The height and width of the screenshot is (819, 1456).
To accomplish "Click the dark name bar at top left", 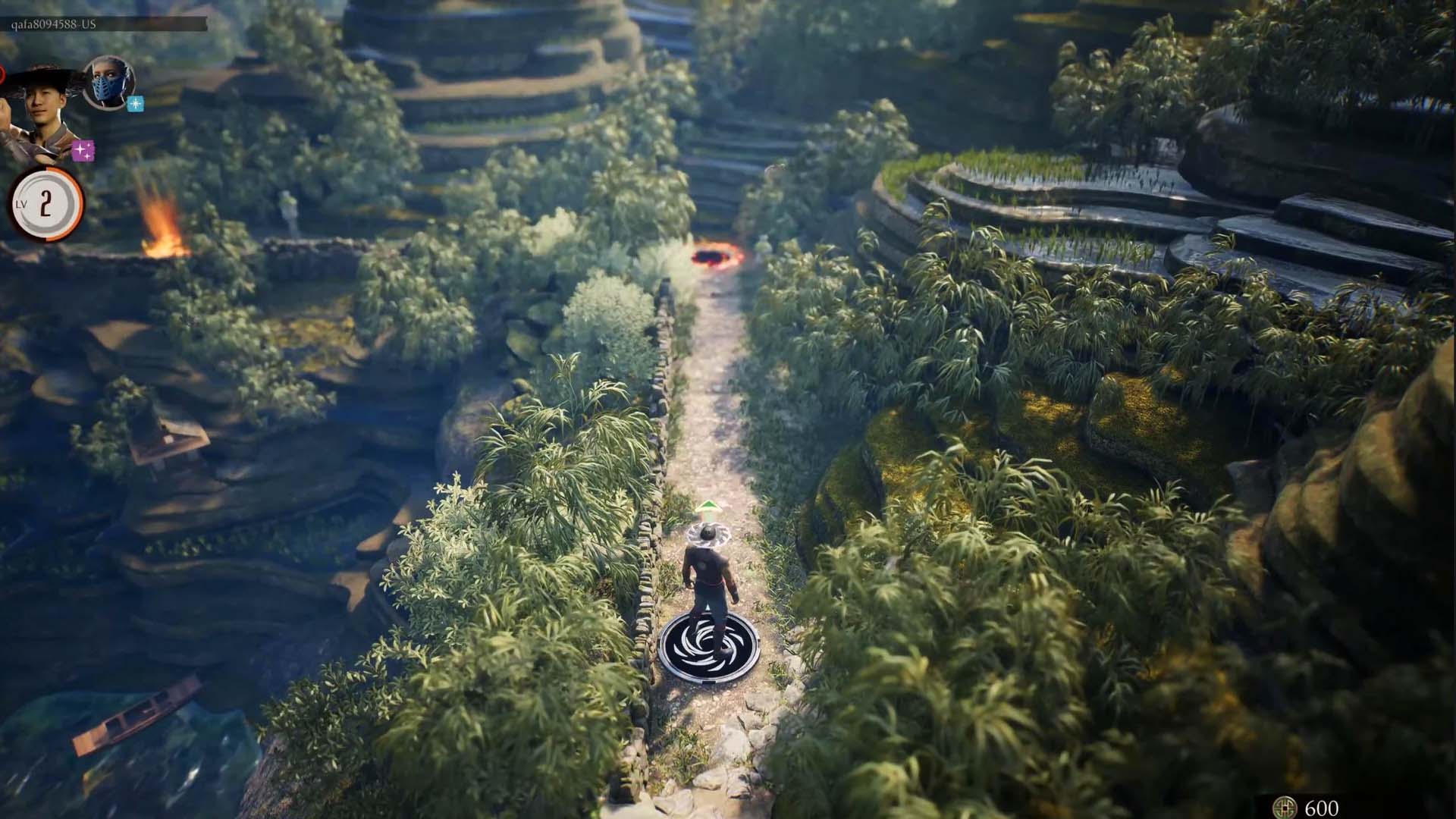I will tap(106, 24).
